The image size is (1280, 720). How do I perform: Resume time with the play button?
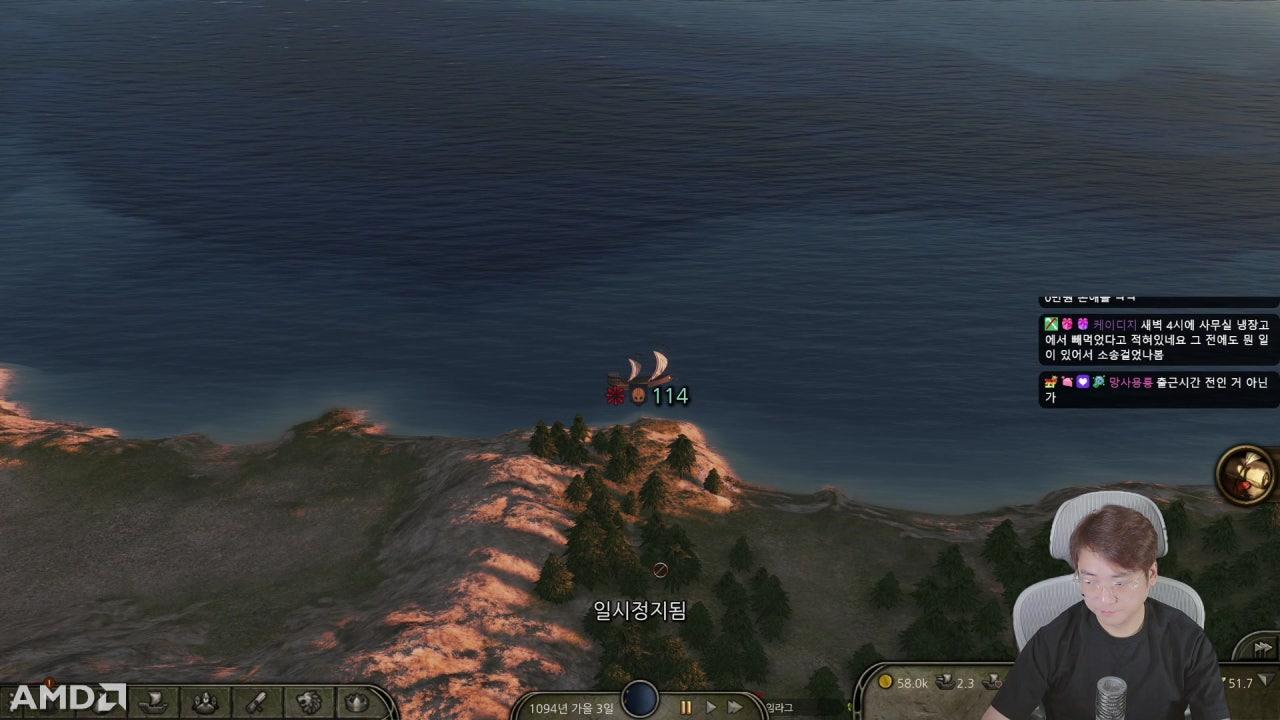709,705
